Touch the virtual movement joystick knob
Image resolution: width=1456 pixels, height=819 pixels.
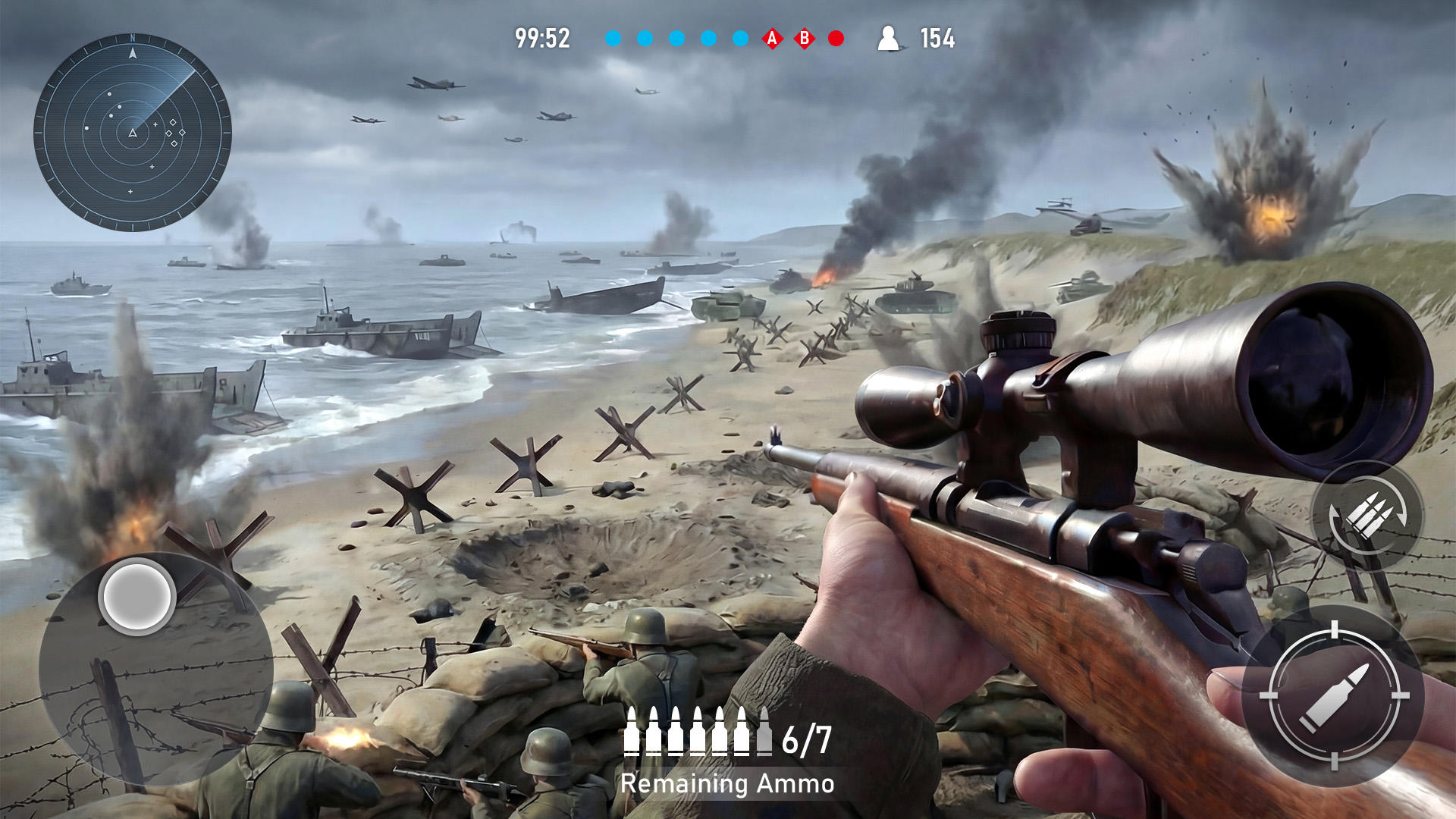pyautogui.click(x=137, y=597)
